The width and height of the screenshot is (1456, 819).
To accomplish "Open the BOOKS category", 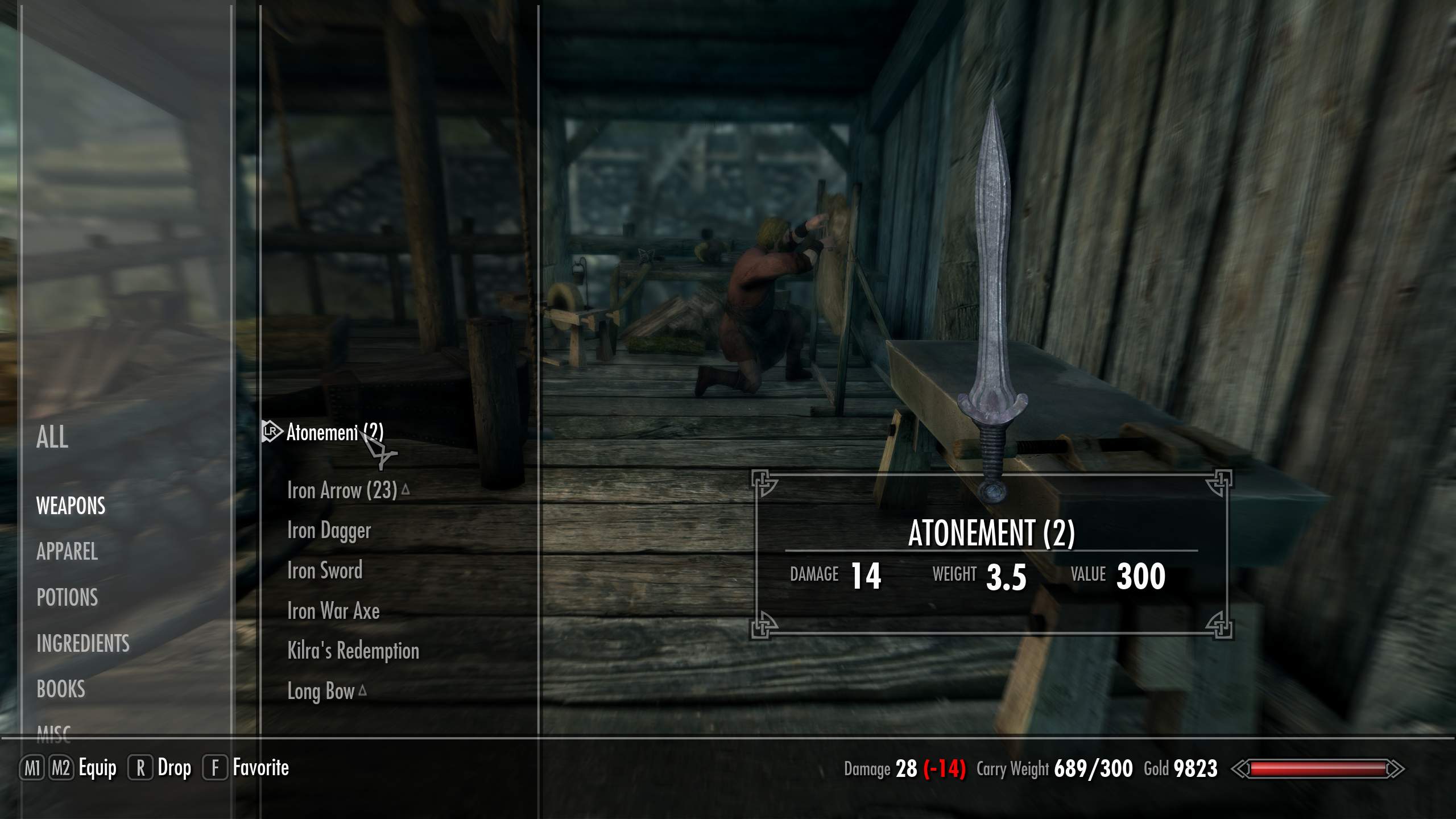I will tap(61, 690).
